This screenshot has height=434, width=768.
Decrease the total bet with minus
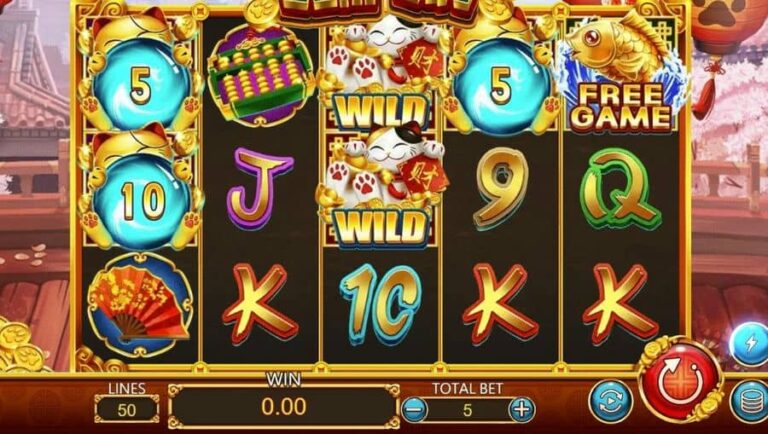[x=415, y=409]
